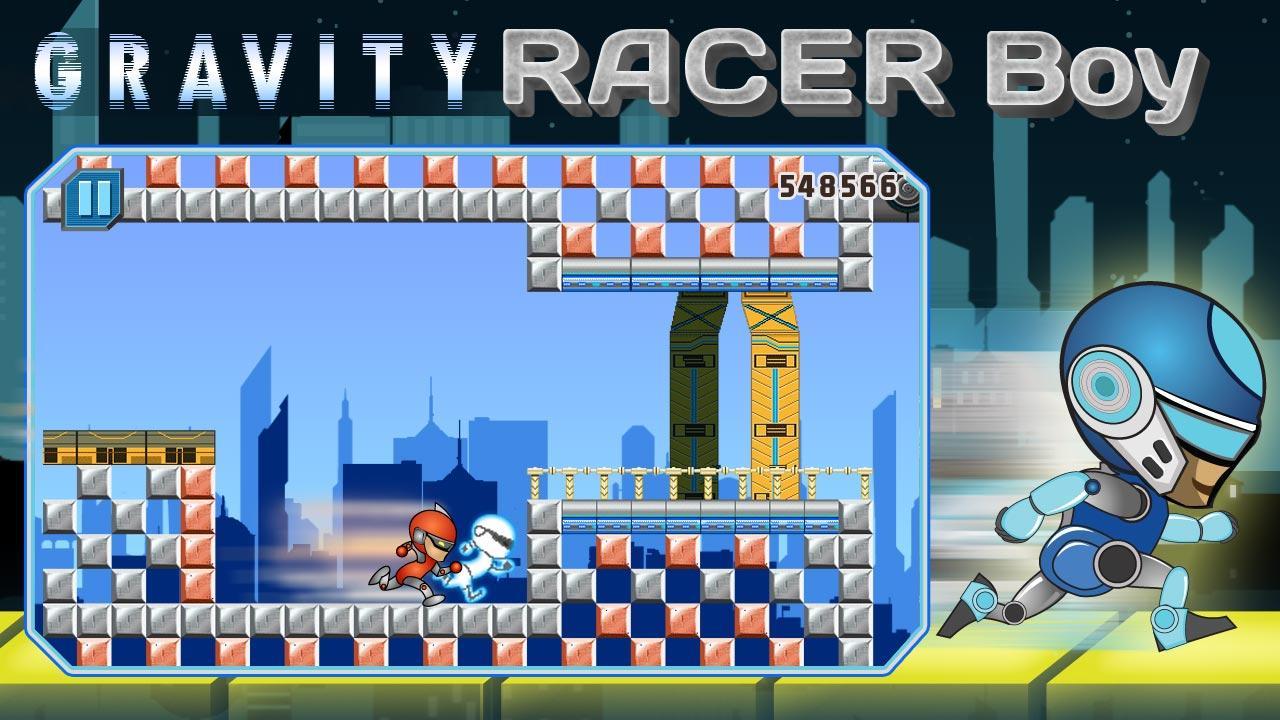This screenshot has width=1280, height=720.
Task: Toggle pause state using the top-left pause button
Action: tap(95, 200)
